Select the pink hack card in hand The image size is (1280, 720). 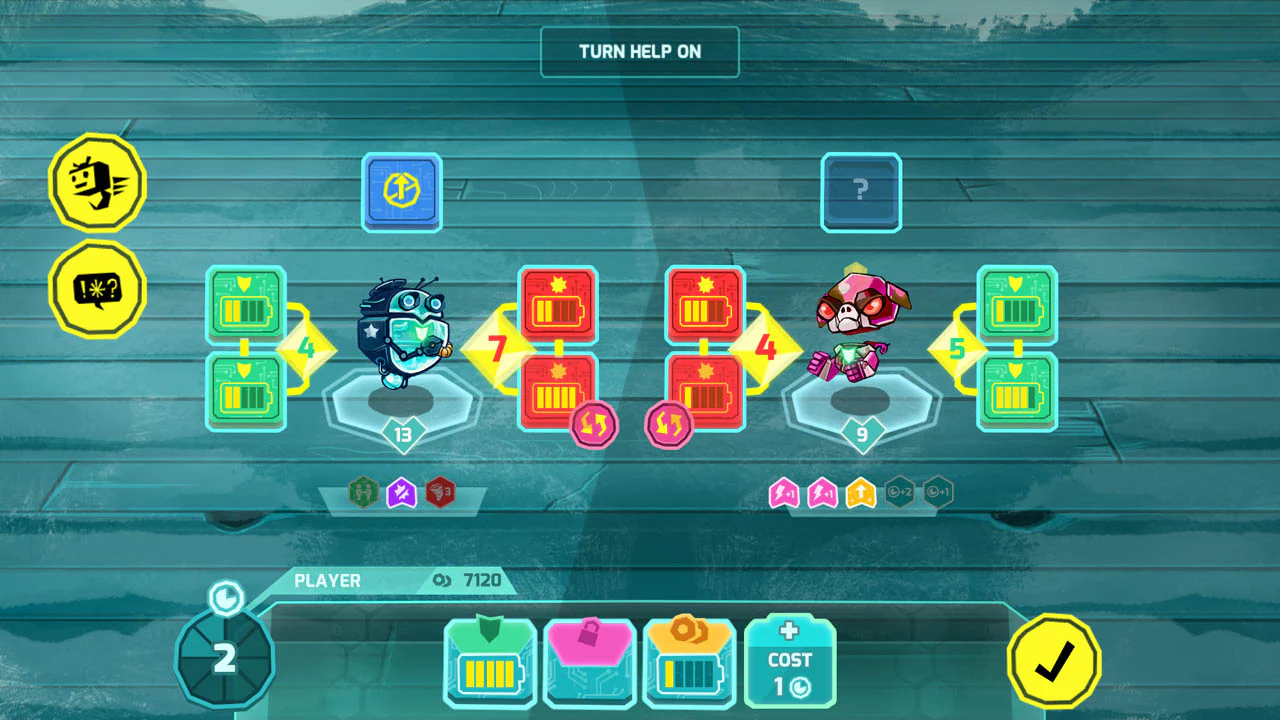point(589,661)
